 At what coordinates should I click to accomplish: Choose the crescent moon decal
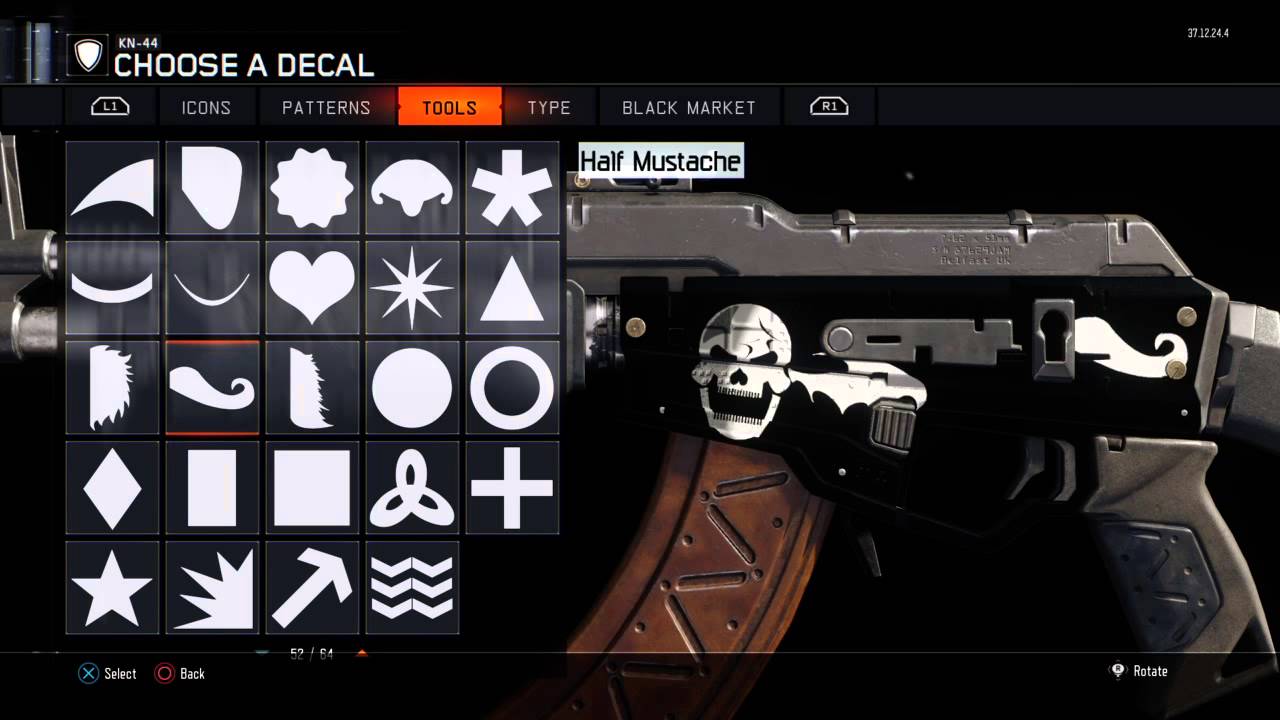click(111, 288)
